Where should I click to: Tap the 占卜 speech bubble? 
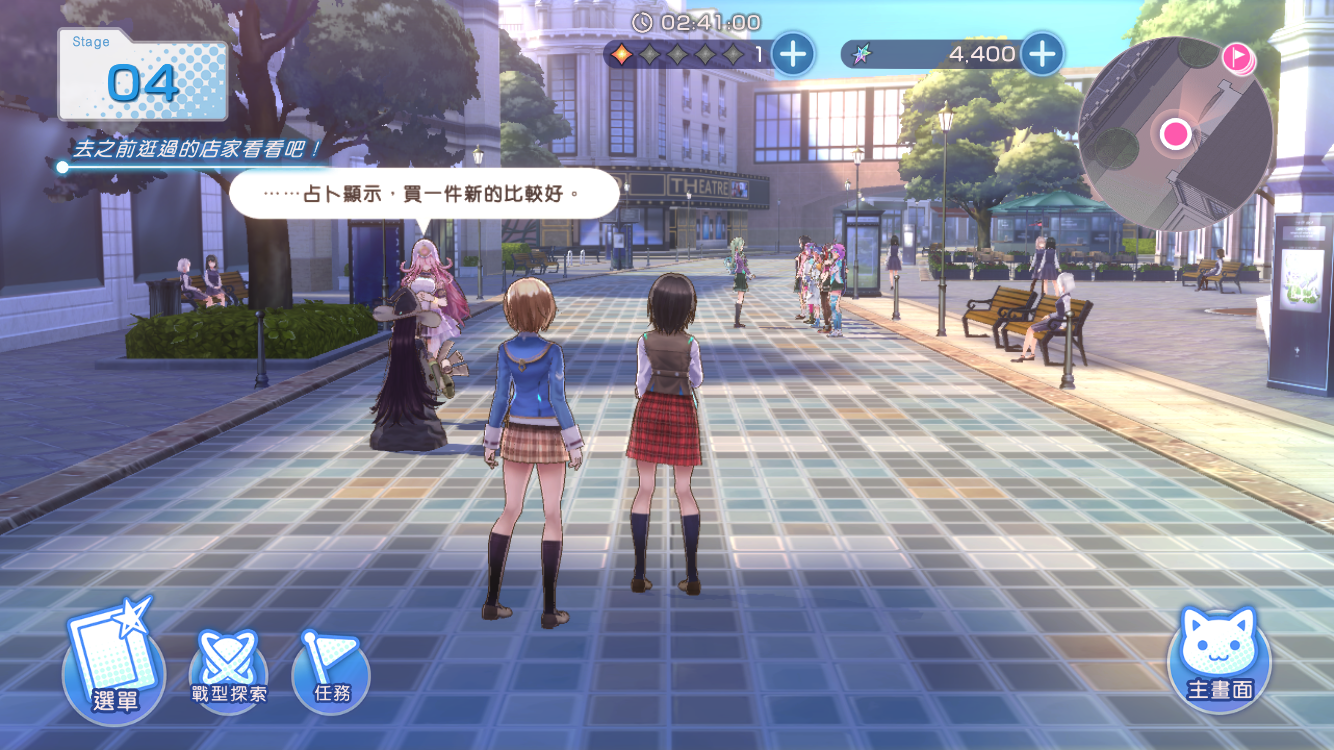(425, 193)
